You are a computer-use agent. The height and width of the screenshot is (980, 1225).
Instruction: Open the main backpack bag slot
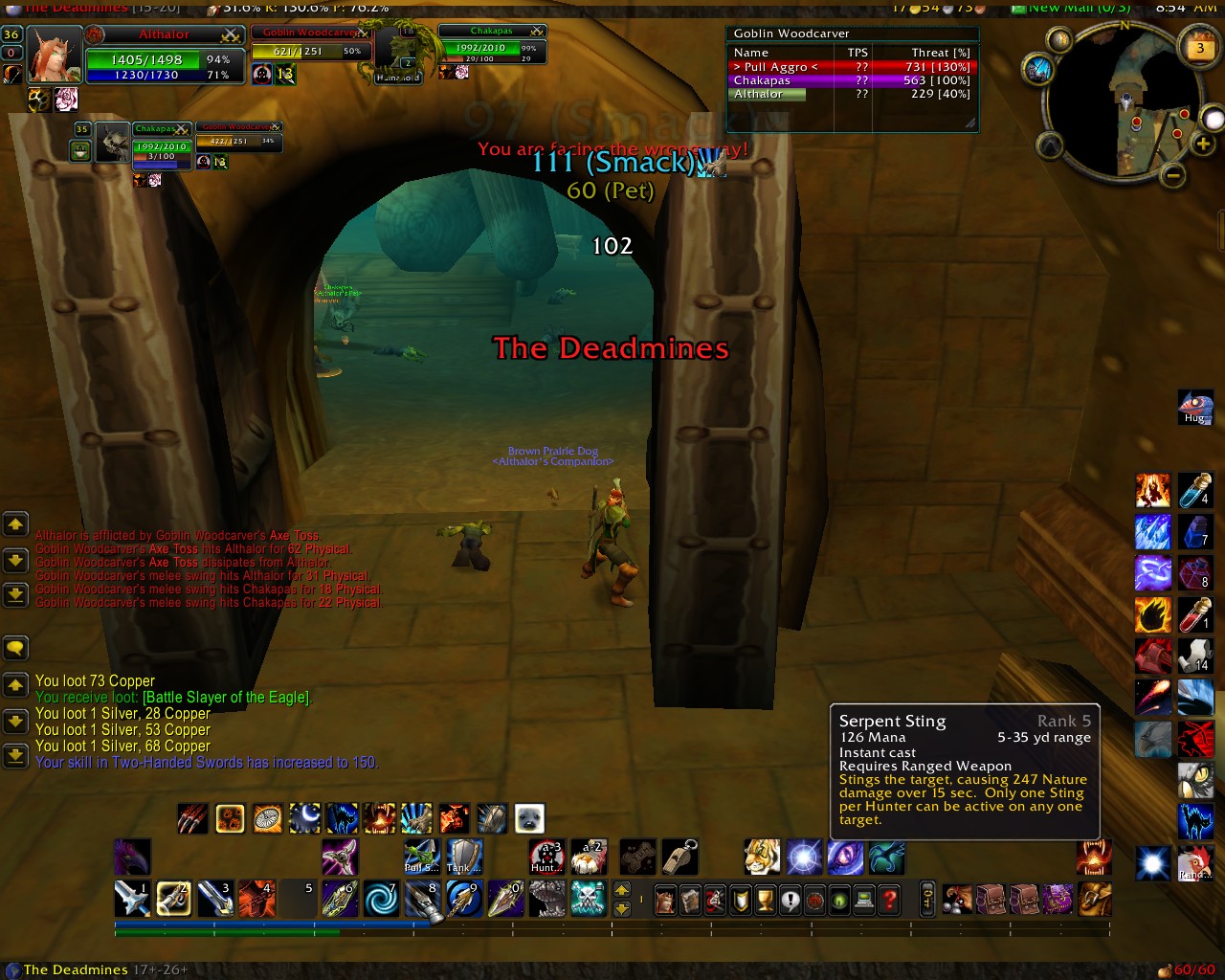pos(1095,900)
